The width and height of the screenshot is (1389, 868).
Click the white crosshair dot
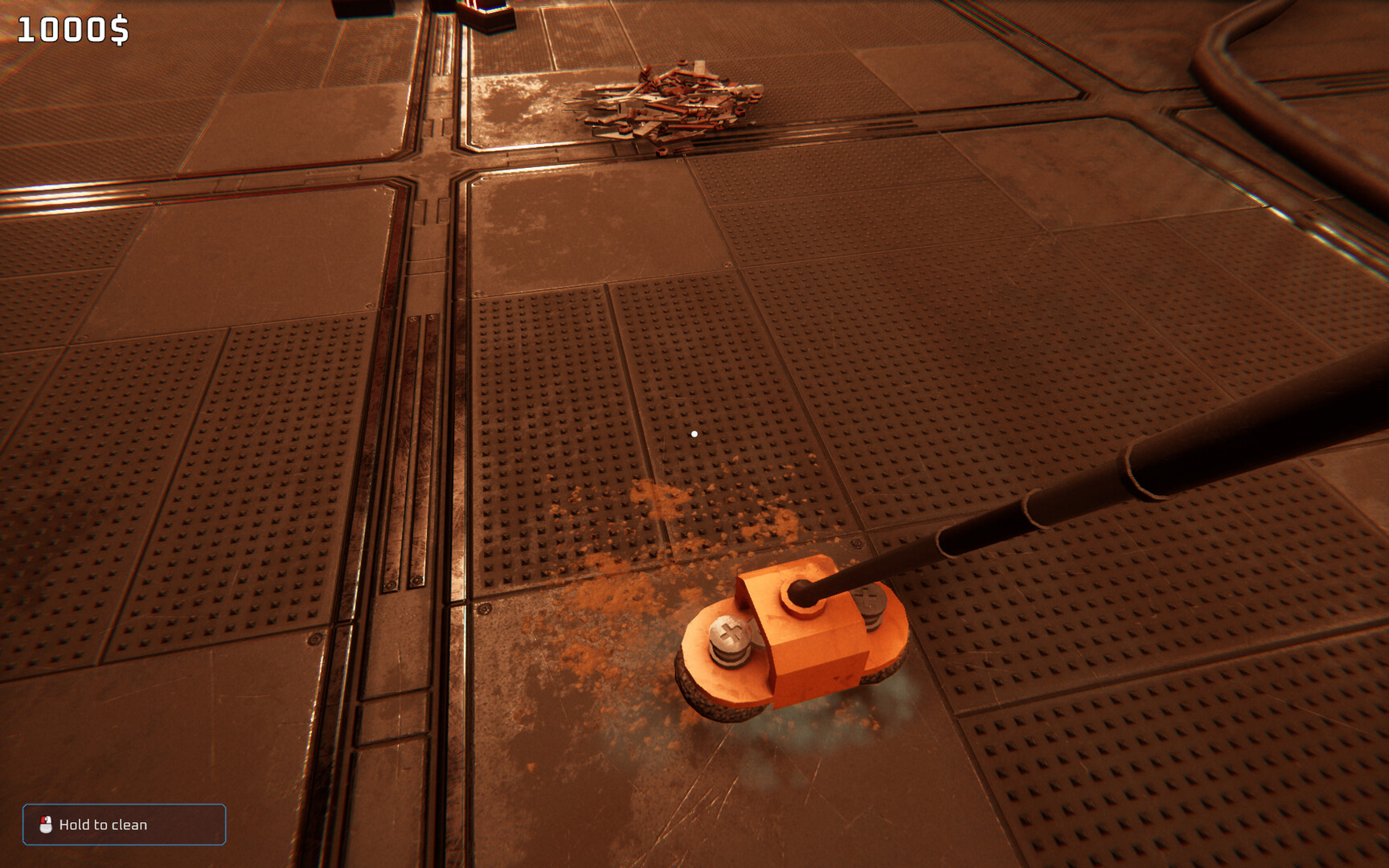coord(693,432)
